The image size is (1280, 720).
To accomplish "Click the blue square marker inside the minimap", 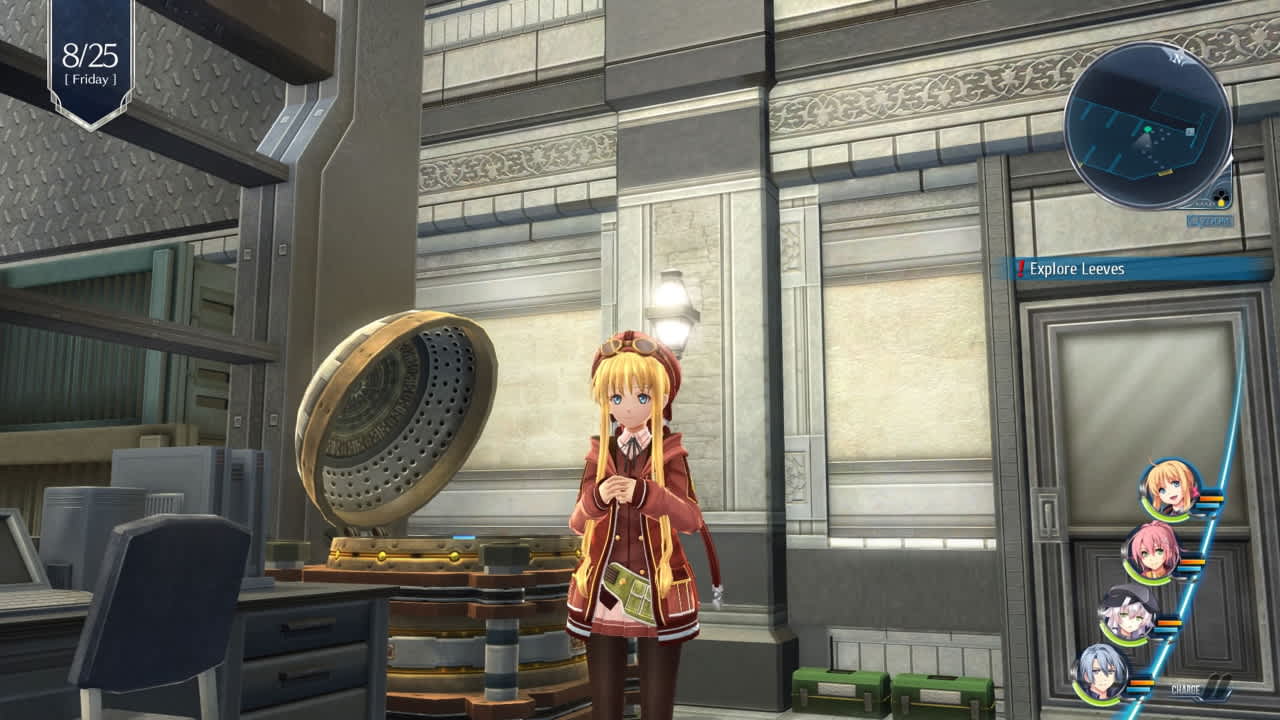I will 1188,130.
